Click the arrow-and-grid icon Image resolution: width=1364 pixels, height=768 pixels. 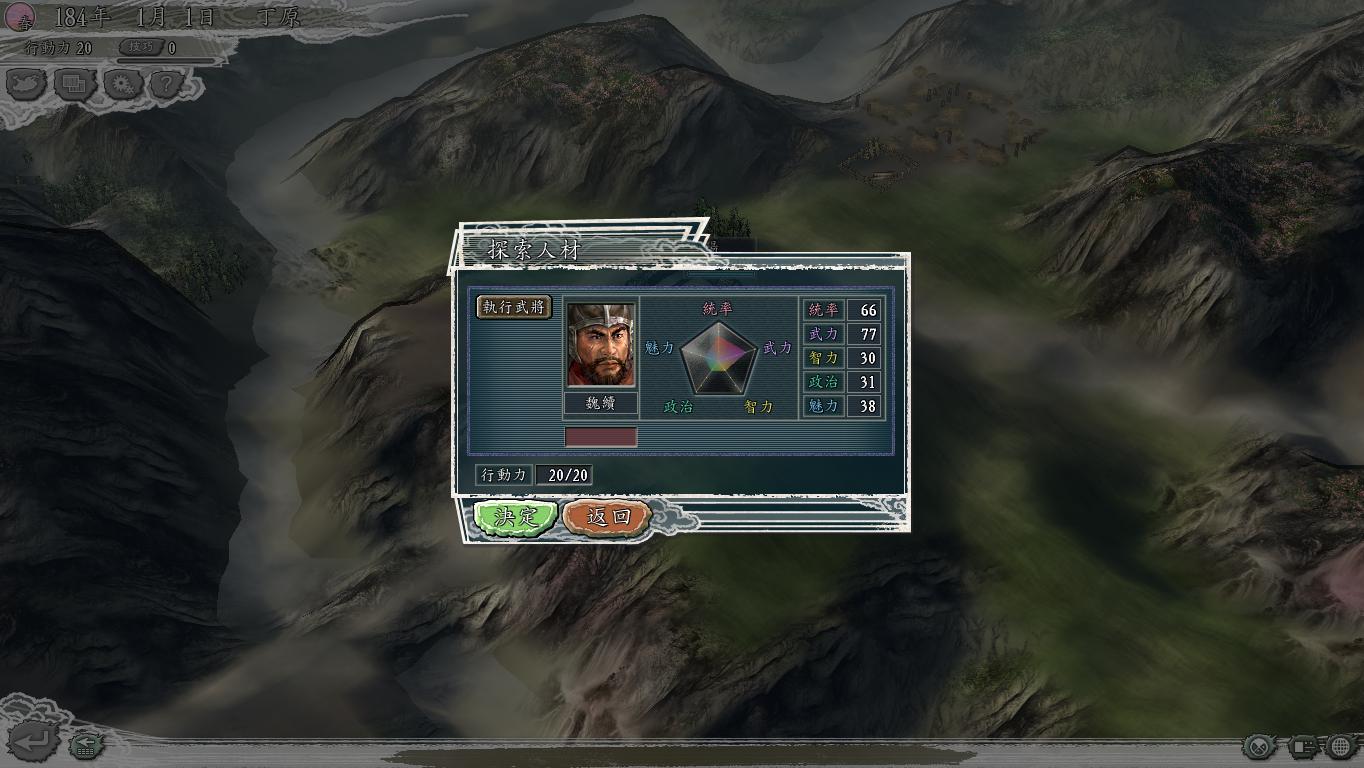pyautogui.click(x=86, y=744)
